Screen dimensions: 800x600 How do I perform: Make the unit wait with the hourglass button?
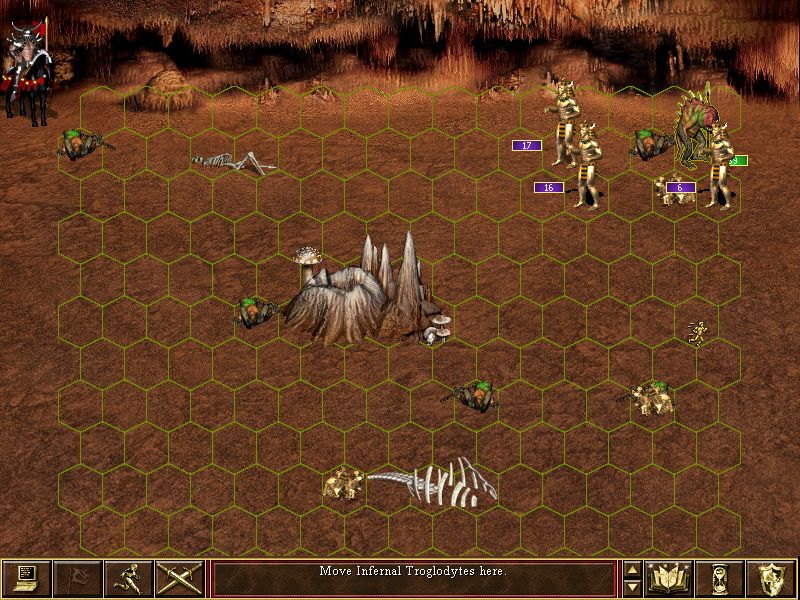tap(721, 578)
